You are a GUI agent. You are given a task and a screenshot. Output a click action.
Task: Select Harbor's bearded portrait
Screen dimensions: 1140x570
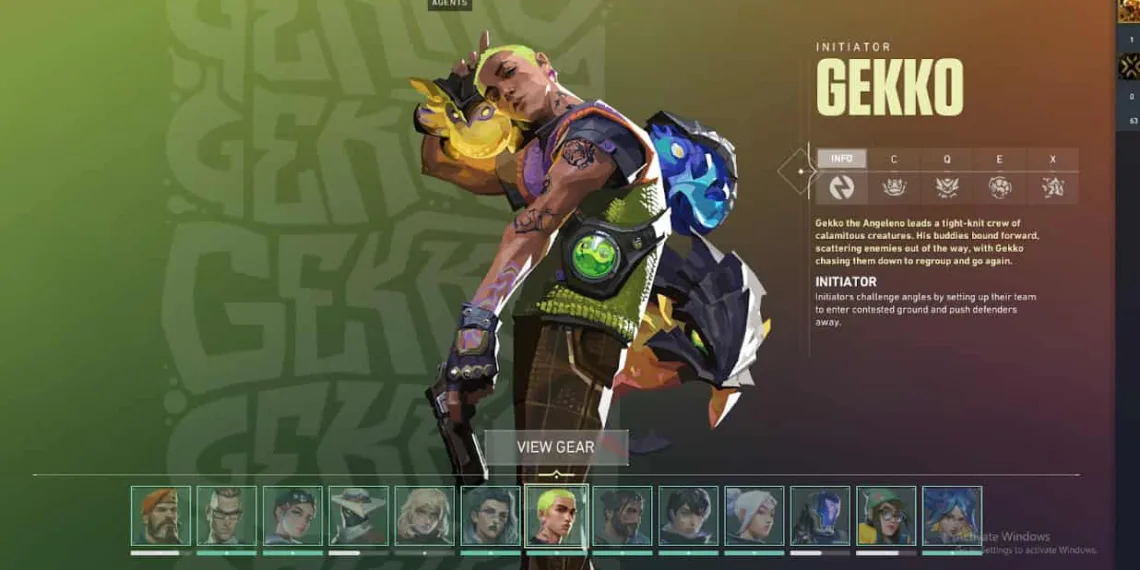pyautogui.click(x=622, y=516)
